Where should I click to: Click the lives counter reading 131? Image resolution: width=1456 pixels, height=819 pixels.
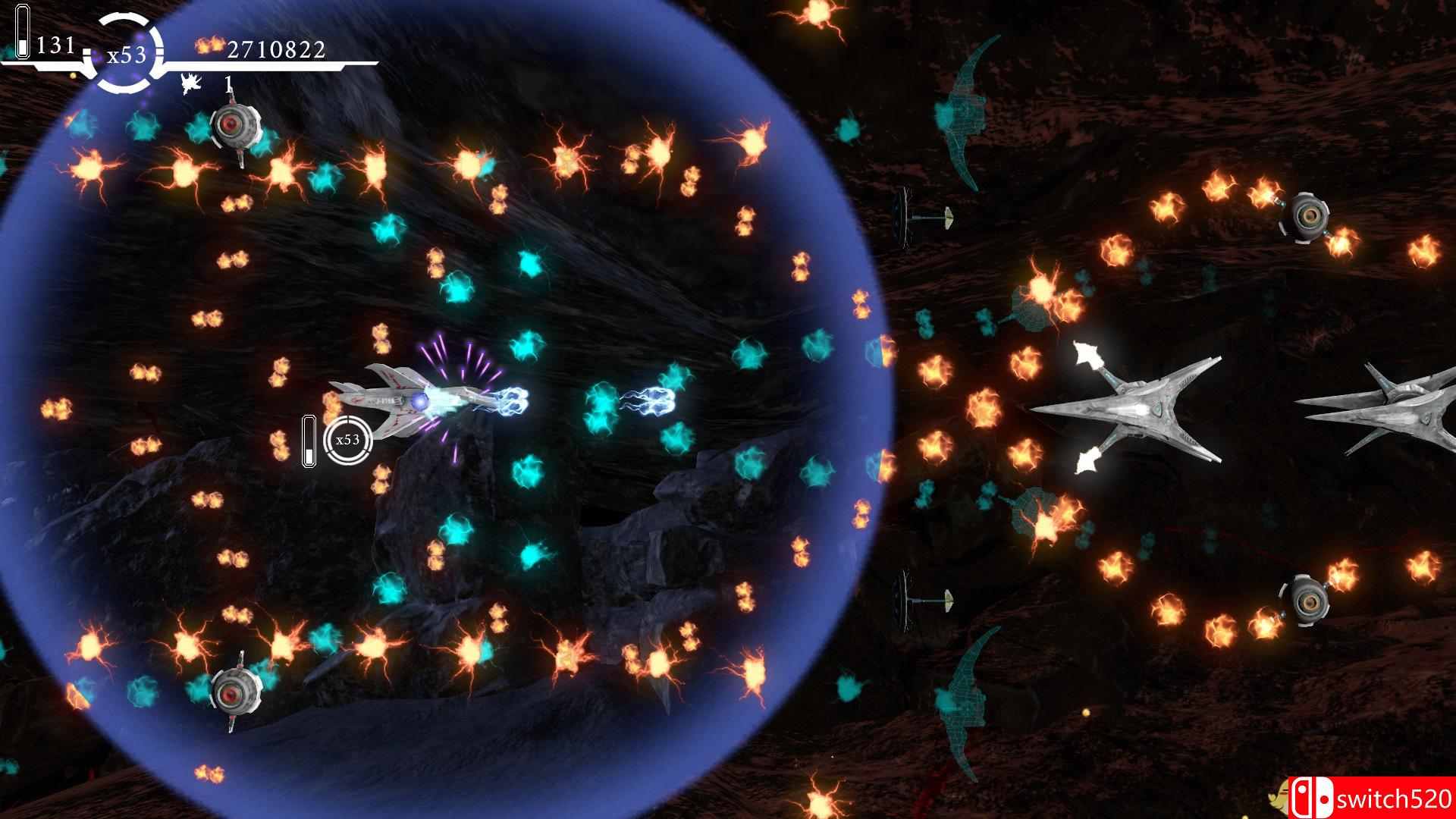click(x=57, y=45)
